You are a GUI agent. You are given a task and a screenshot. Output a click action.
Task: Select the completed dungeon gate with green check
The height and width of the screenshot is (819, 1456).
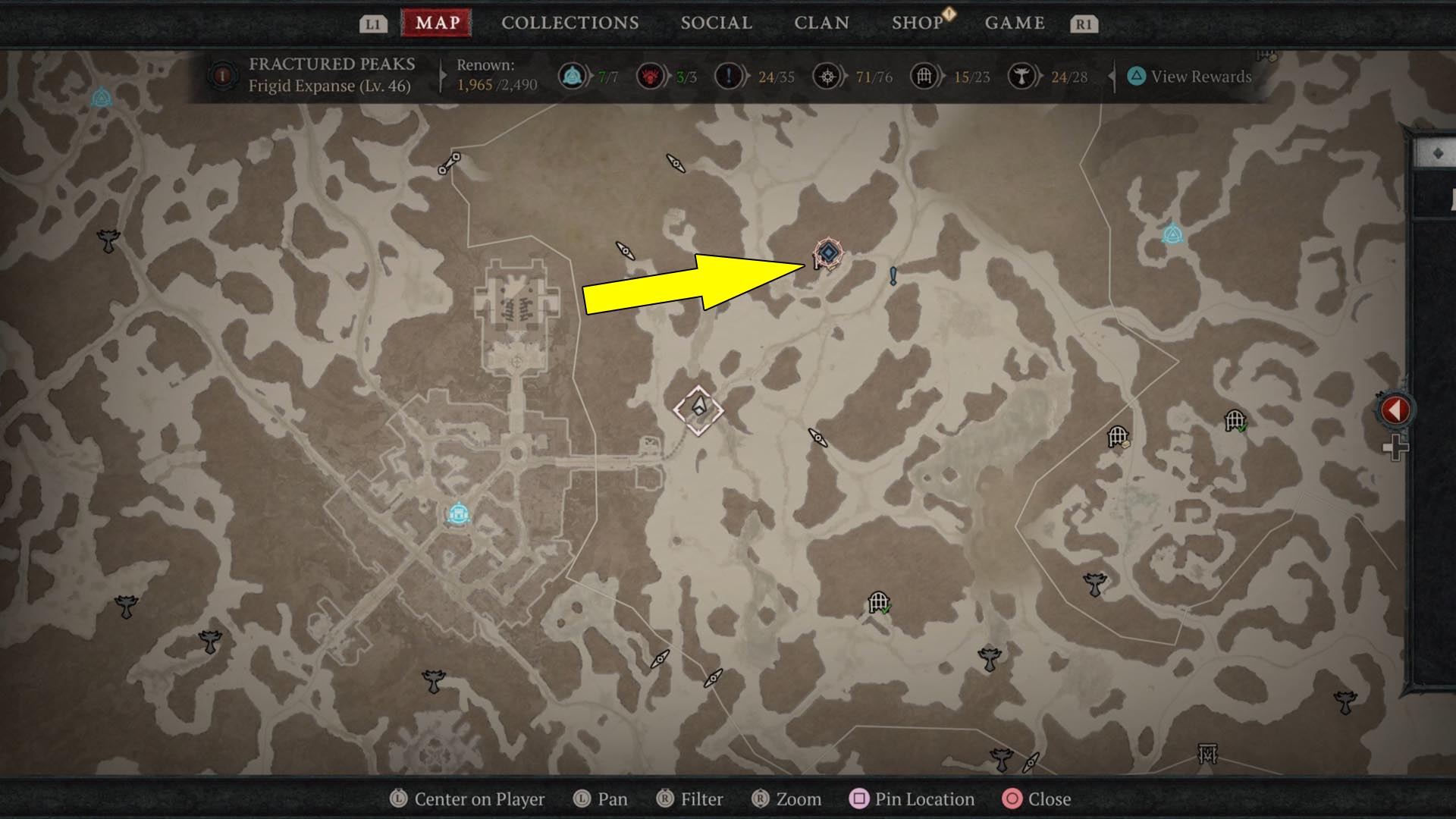879,604
